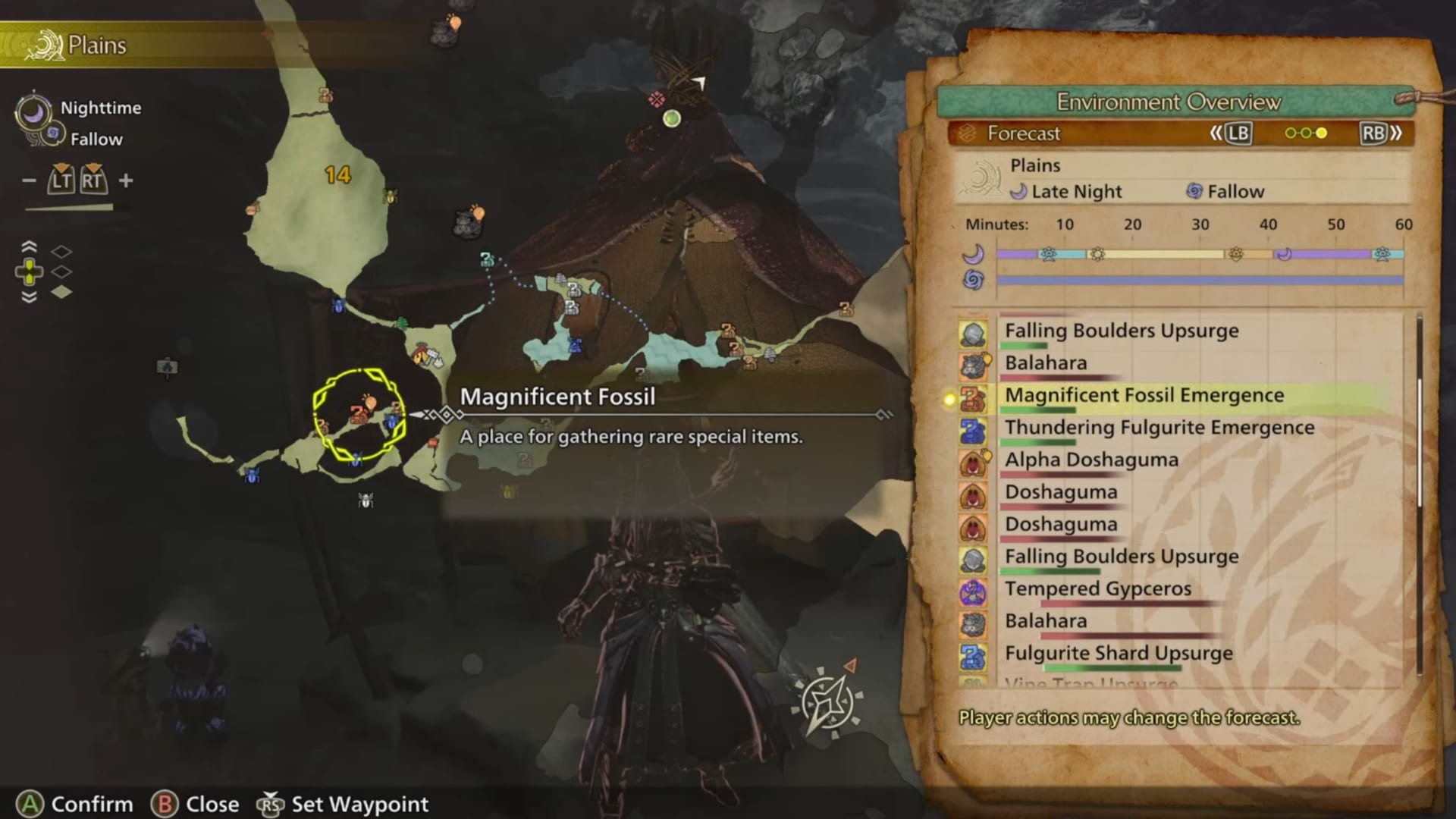Image resolution: width=1456 pixels, height=819 pixels.
Task: Select the filled bottom map layer diamond
Action: [61, 292]
